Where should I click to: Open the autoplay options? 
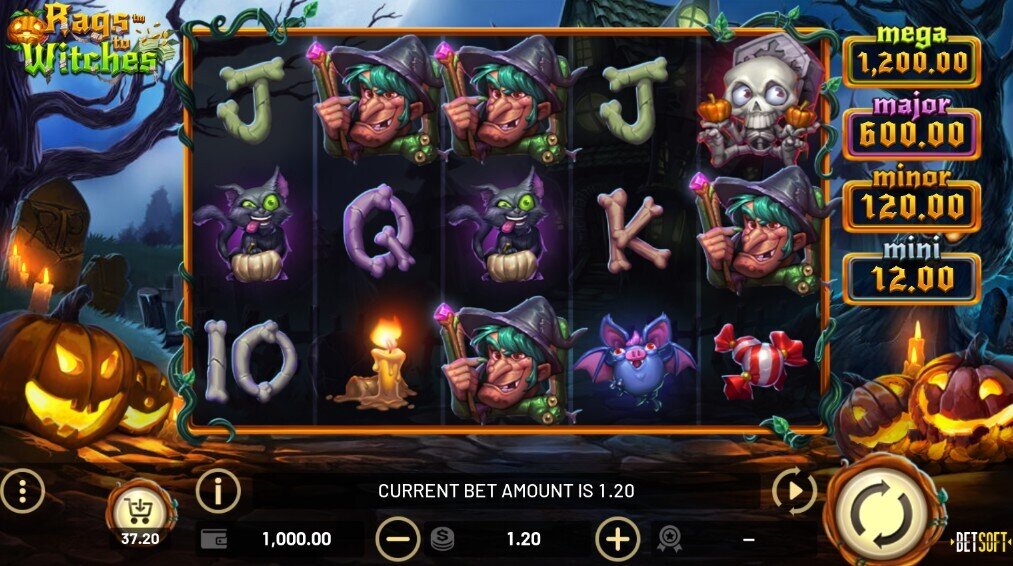(793, 491)
